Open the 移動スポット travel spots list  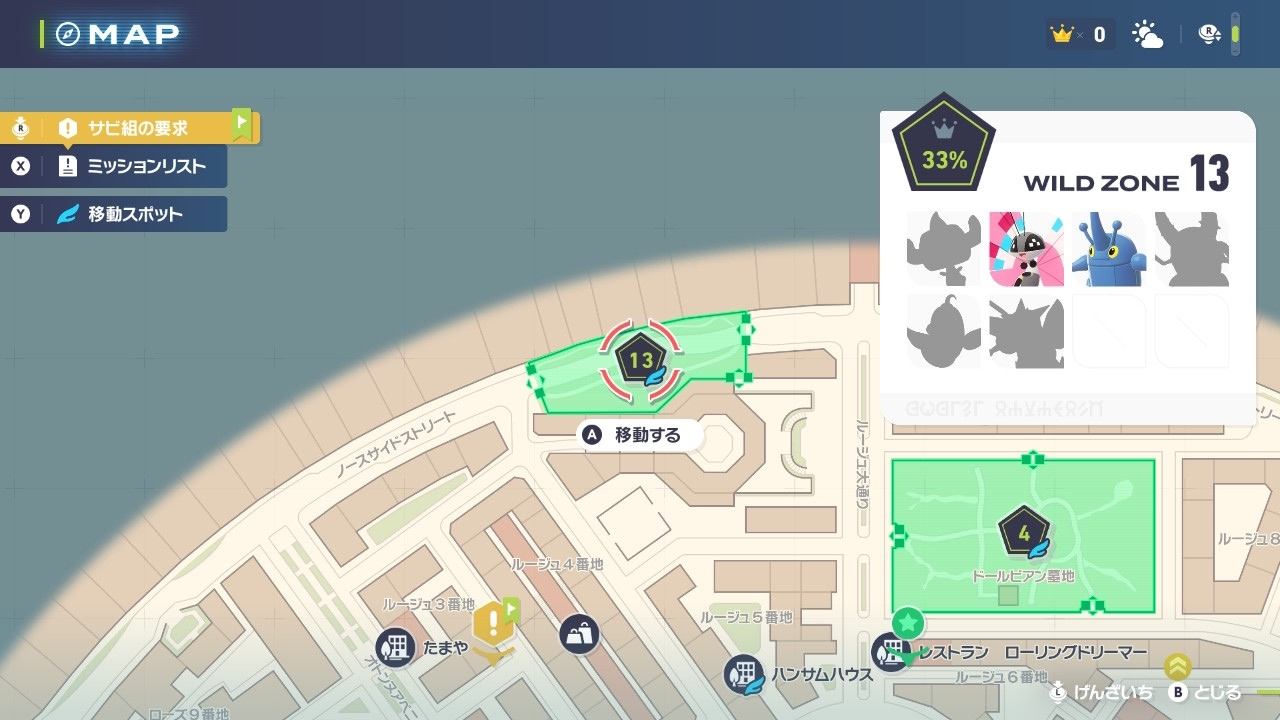134,214
